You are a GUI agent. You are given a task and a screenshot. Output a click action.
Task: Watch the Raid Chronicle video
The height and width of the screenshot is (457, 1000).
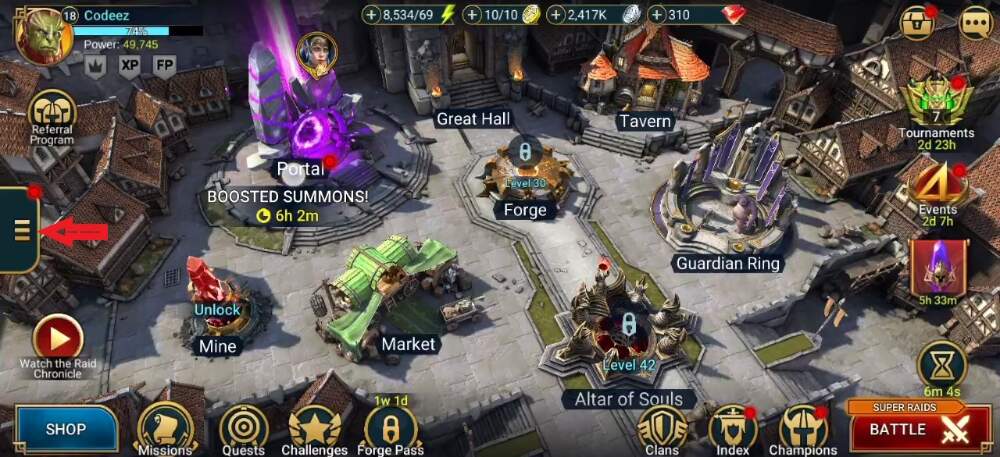pyautogui.click(x=58, y=340)
